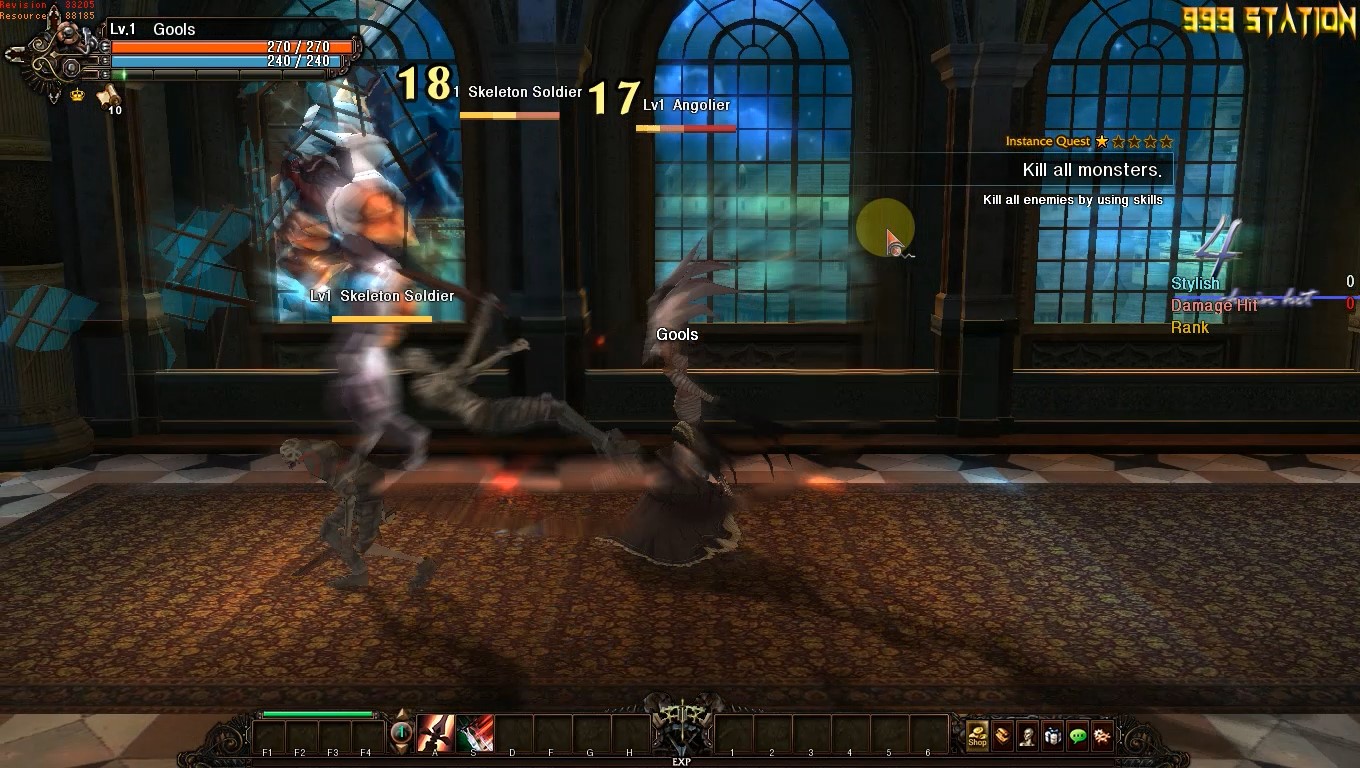Viewport: 1360px width, 768px height.
Task: Click the Kill all monsters quest tracker
Action: (x=1091, y=170)
